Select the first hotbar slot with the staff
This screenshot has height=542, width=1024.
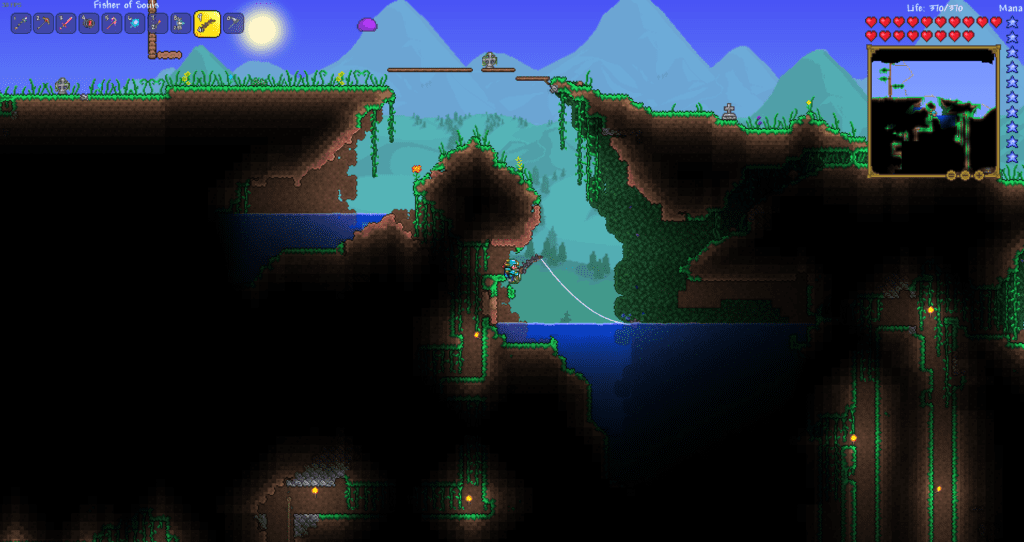point(21,23)
